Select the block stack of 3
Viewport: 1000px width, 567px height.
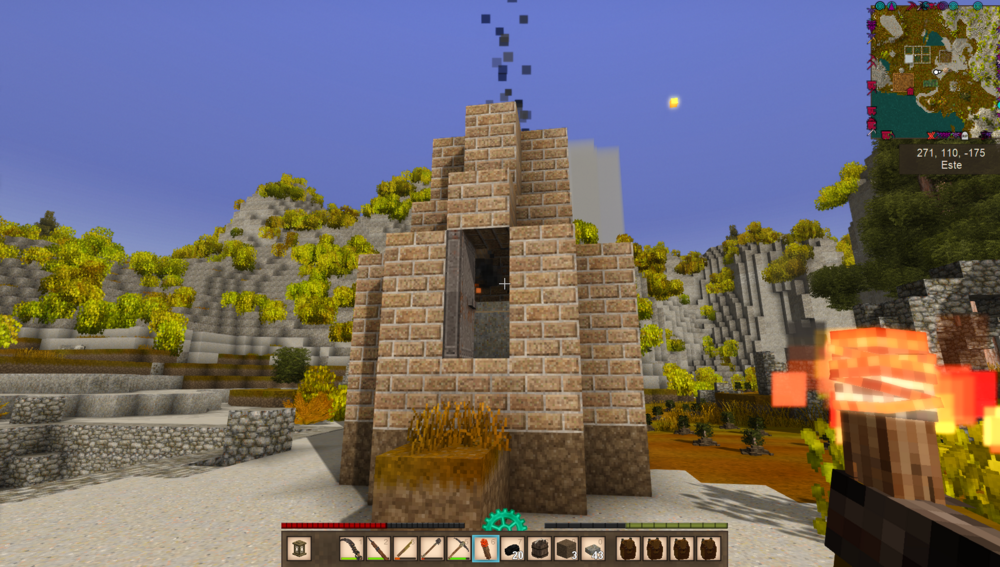pyautogui.click(x=566, y=548)
